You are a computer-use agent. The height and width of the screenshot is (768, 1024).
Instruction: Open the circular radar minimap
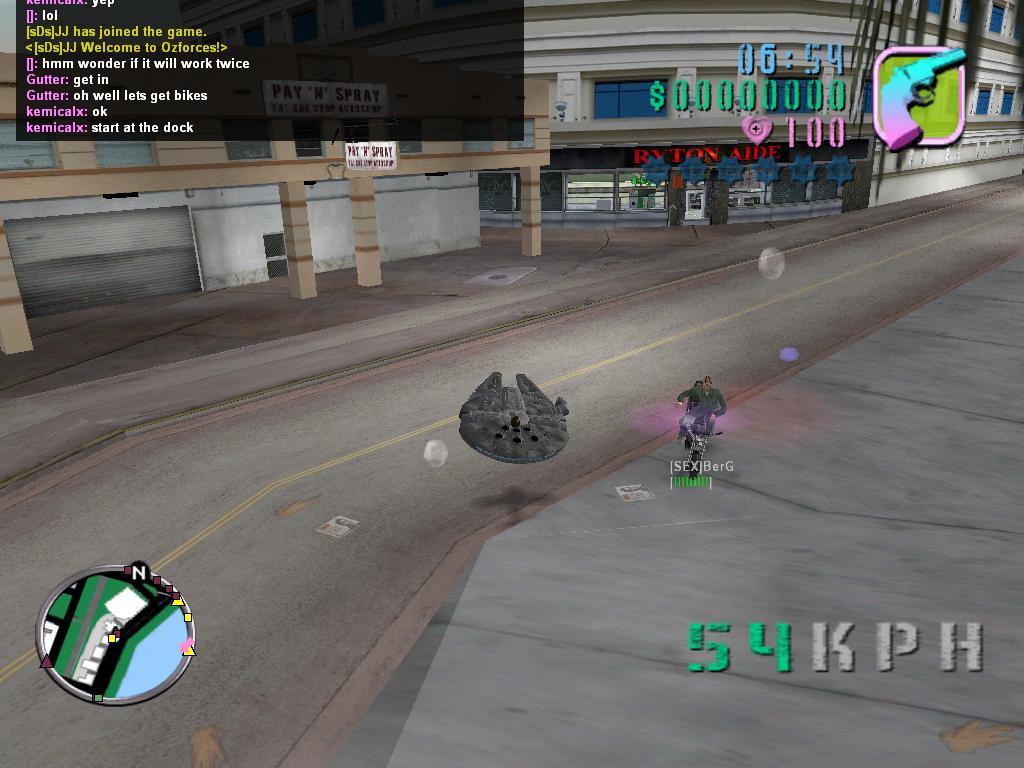tap(116, 635)
